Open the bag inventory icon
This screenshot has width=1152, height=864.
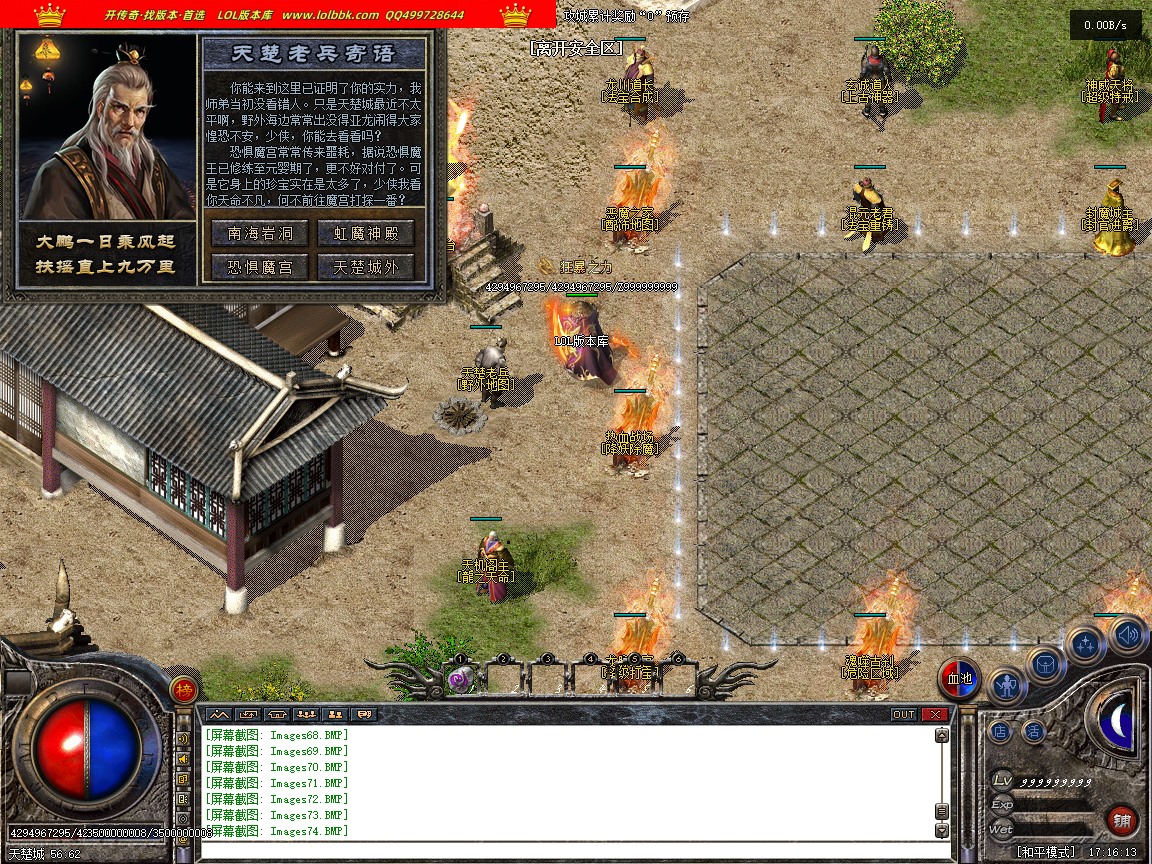click(x=1046, y=664)
